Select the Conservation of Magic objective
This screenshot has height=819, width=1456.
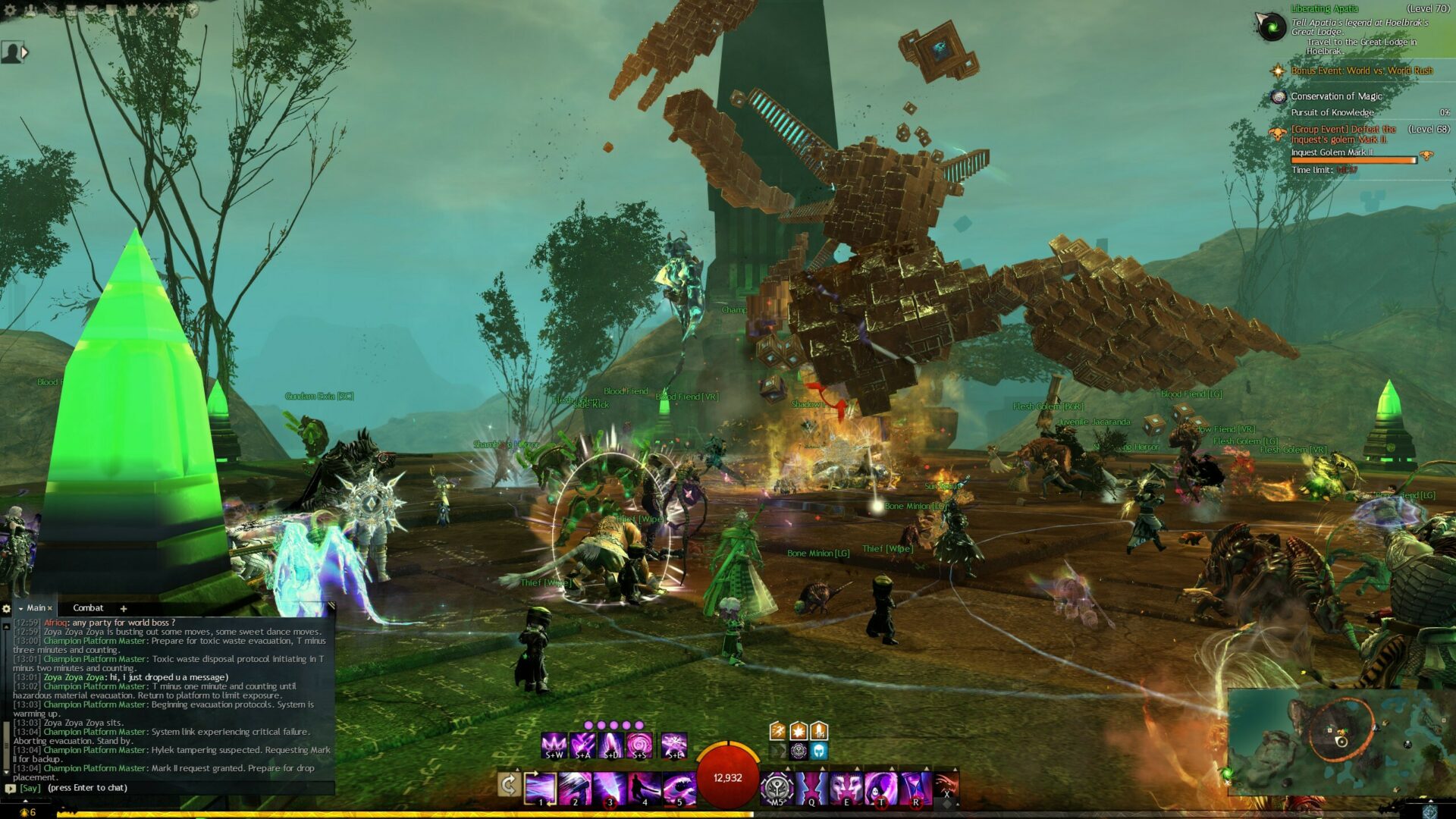click(1336, 96)
